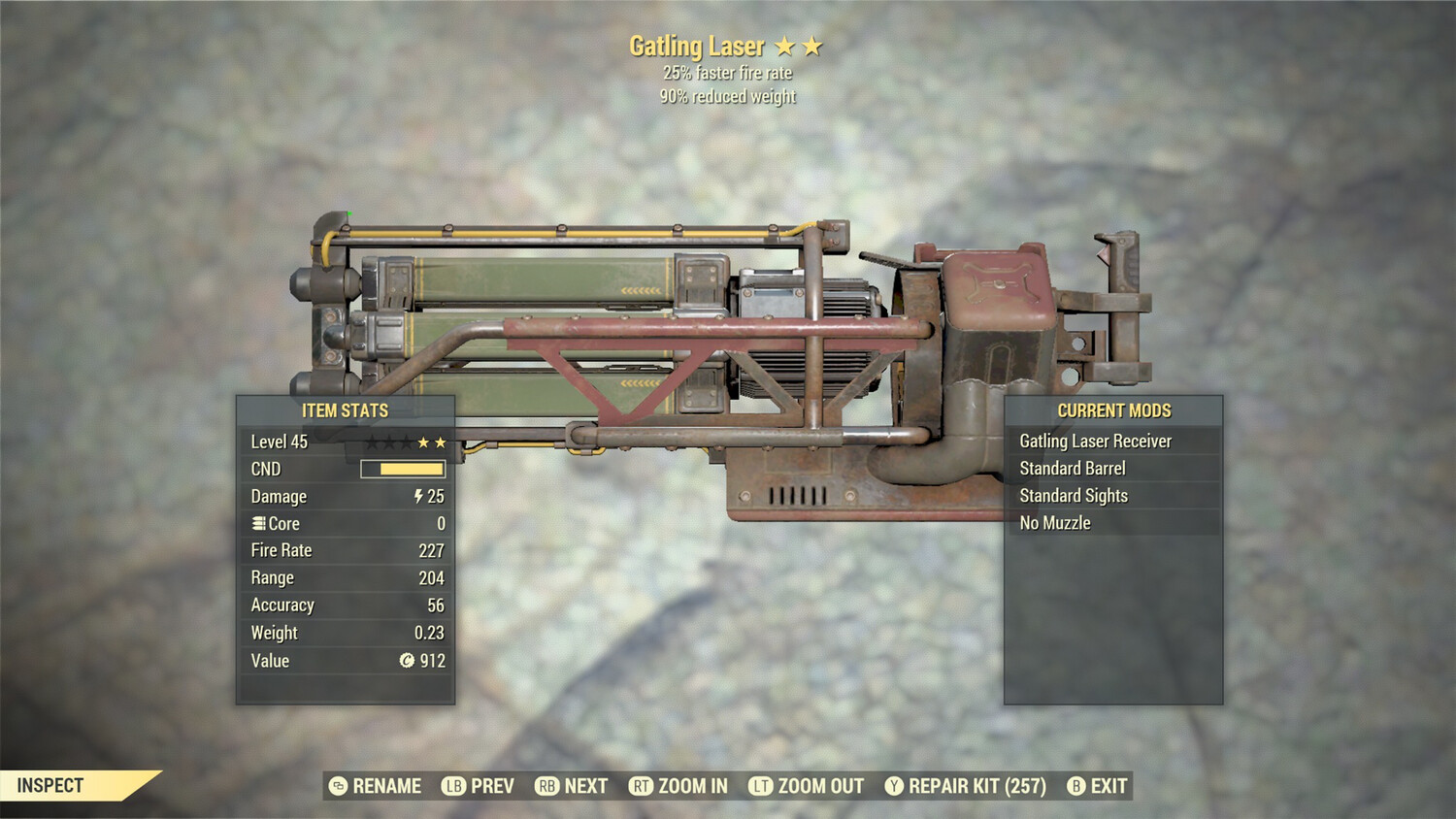This screenshot has width=1456, height=819.
Task: Click the B button icon next to EXIT
Action: click(1075, 786)
